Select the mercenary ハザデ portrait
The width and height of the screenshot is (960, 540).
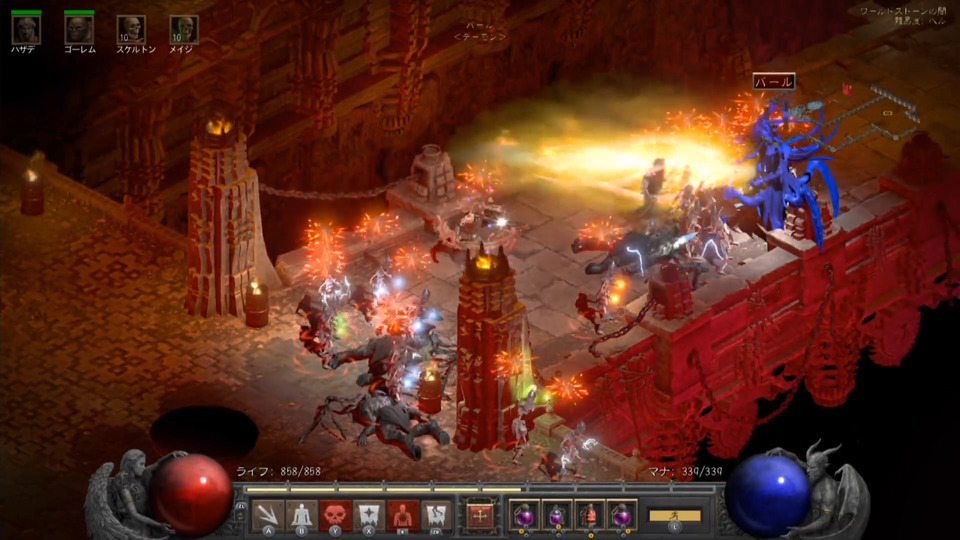pos(26,29)
